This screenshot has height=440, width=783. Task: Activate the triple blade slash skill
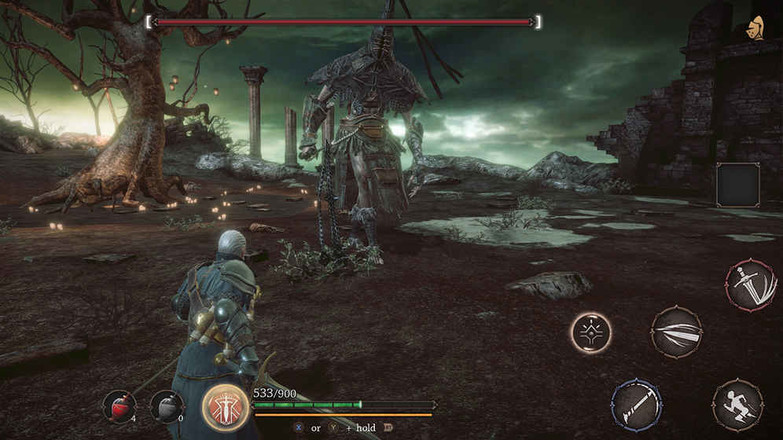[676, 332]
